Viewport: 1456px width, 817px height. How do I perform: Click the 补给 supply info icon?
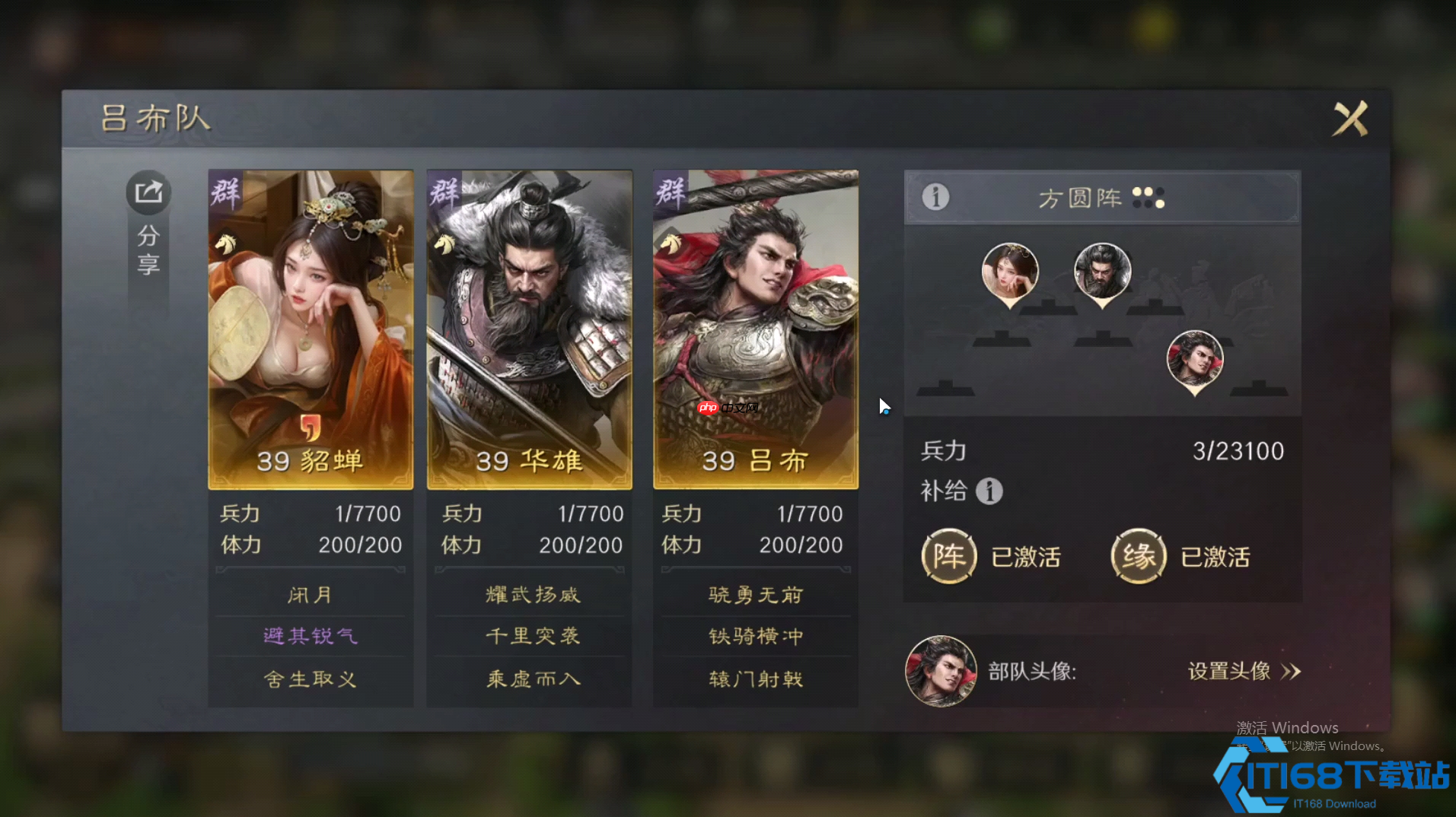point(990,491)
